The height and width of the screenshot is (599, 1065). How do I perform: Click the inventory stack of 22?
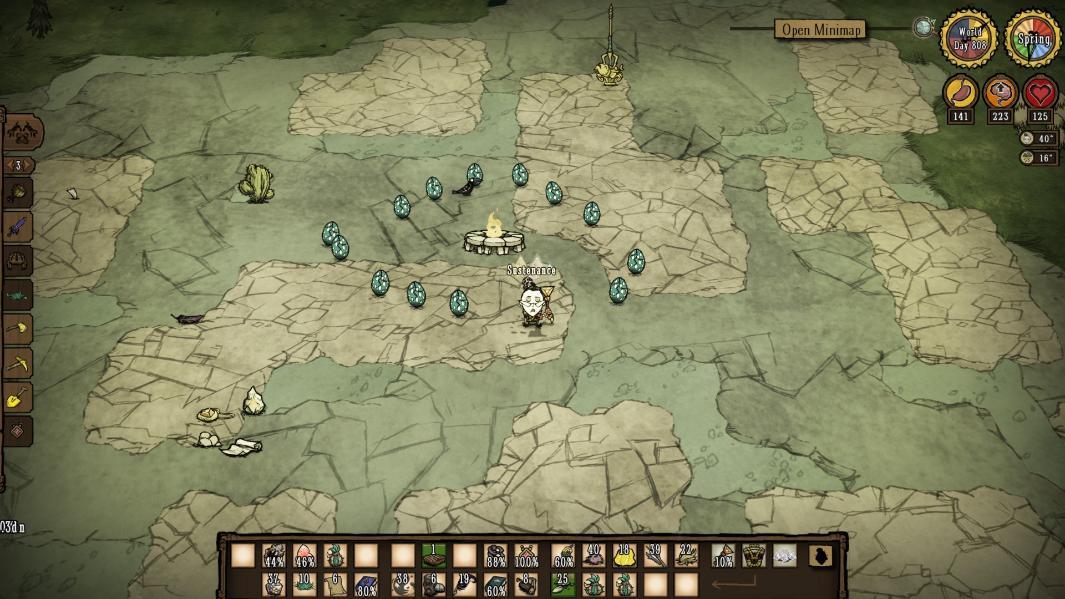pos(685,555)
